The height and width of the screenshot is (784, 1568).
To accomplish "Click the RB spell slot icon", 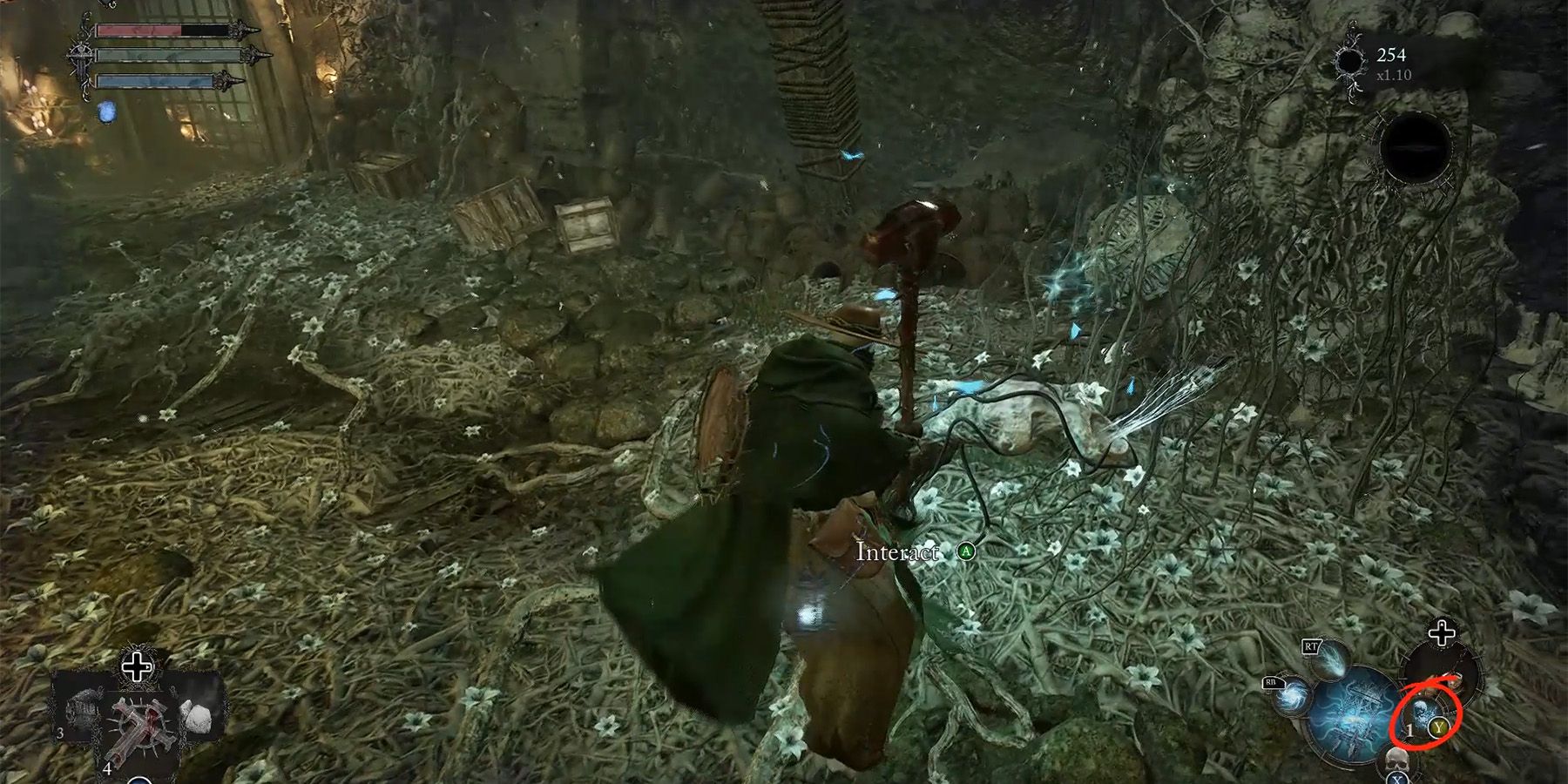I will pos(1291,698).
